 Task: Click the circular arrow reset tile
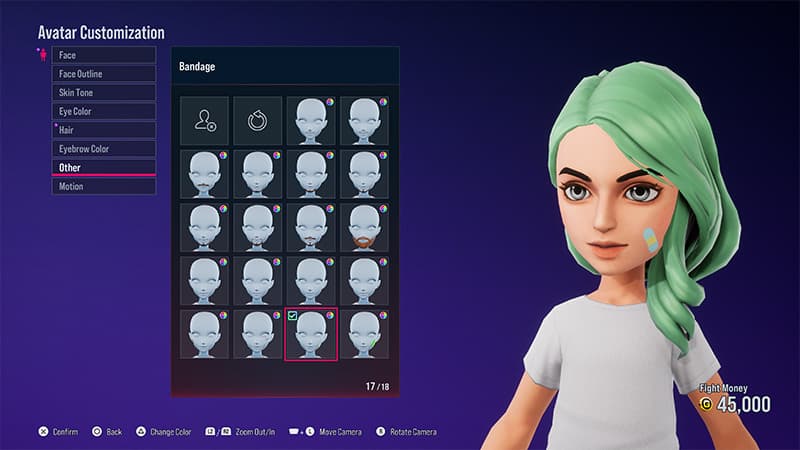coord(258,121)
